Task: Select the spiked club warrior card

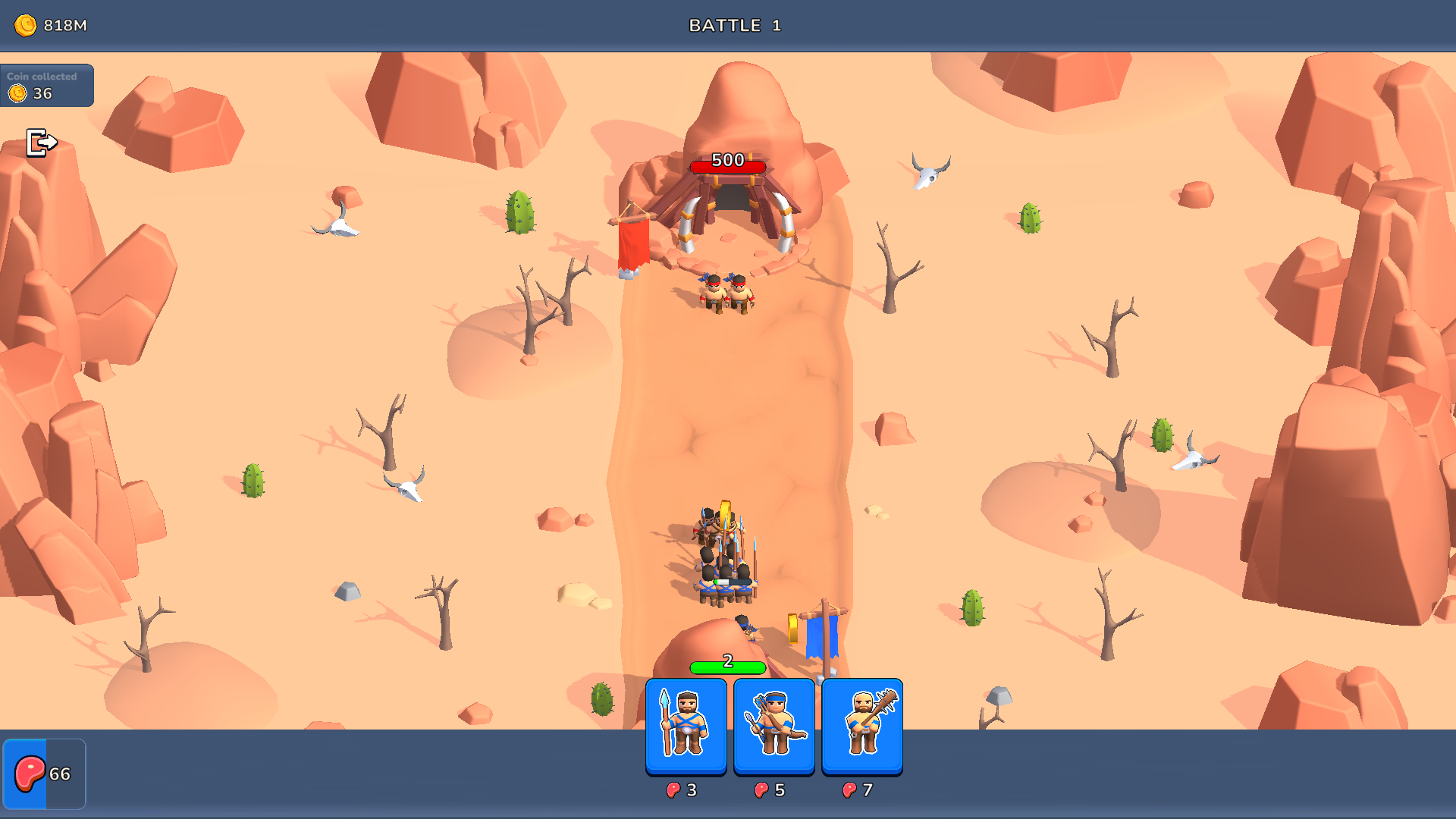Action: pos(861,724)
